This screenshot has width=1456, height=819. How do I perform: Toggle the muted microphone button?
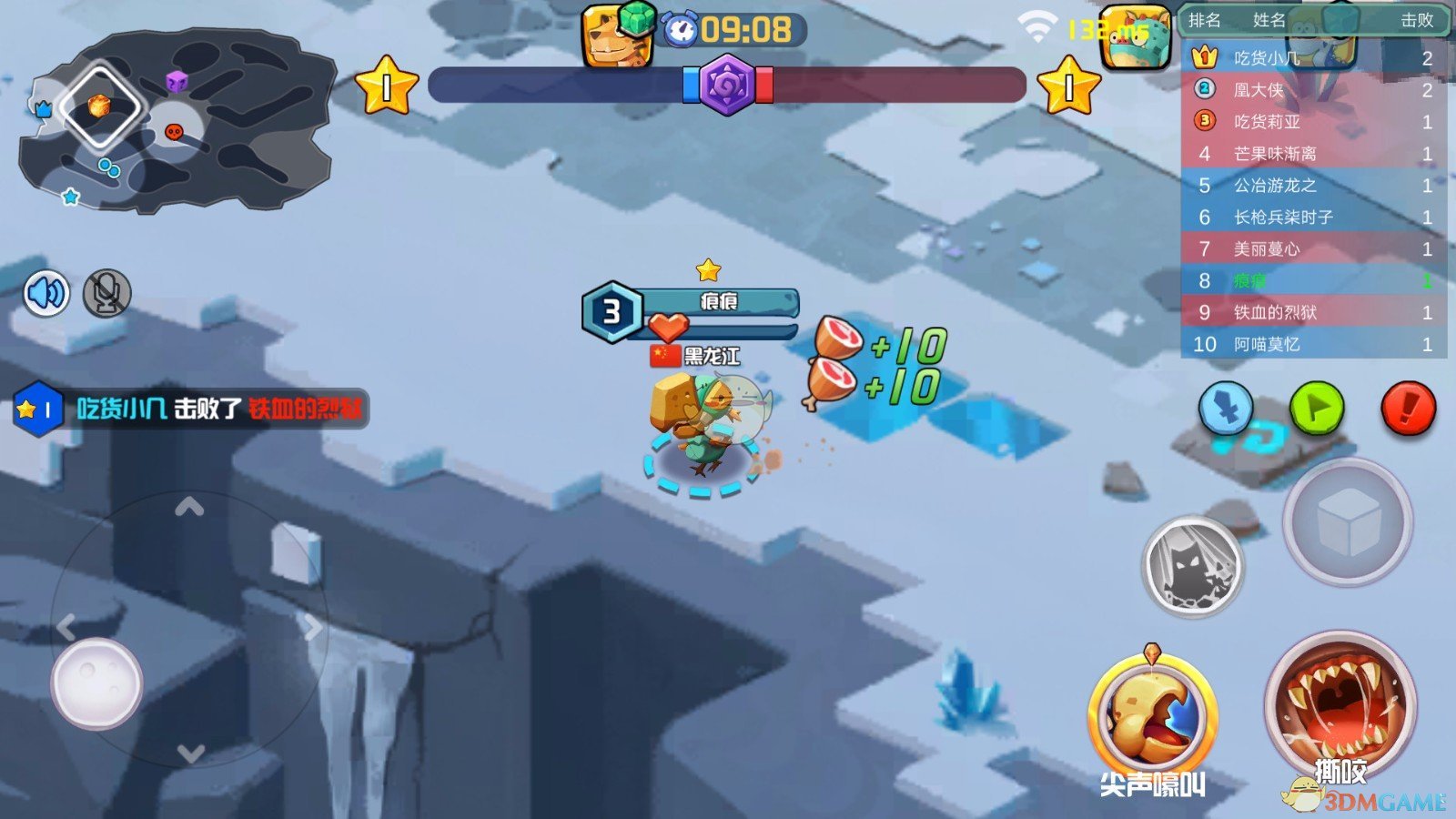tap(107, 293)
